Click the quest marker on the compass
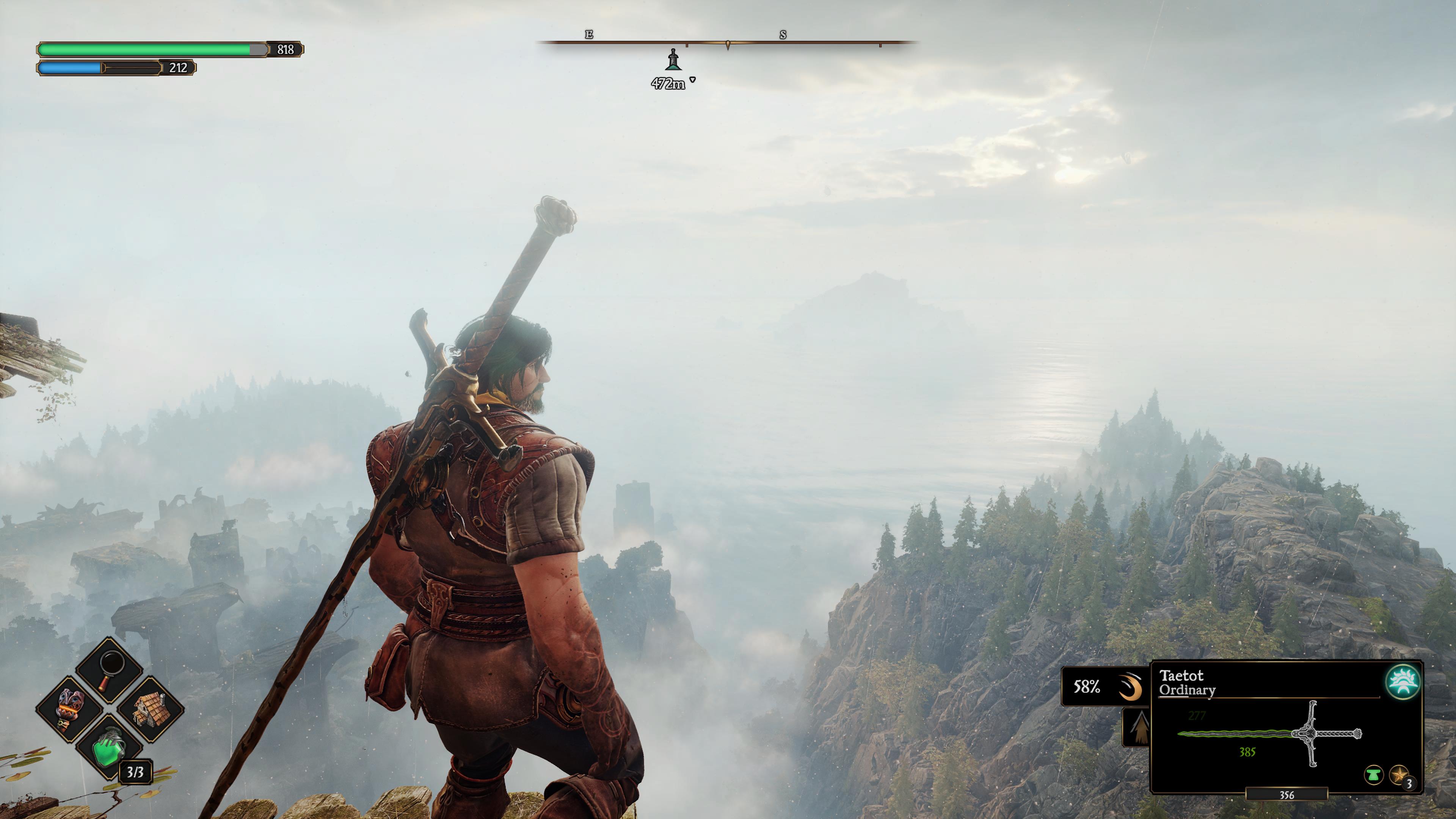 pyautogui.click(x=673, y=60)
